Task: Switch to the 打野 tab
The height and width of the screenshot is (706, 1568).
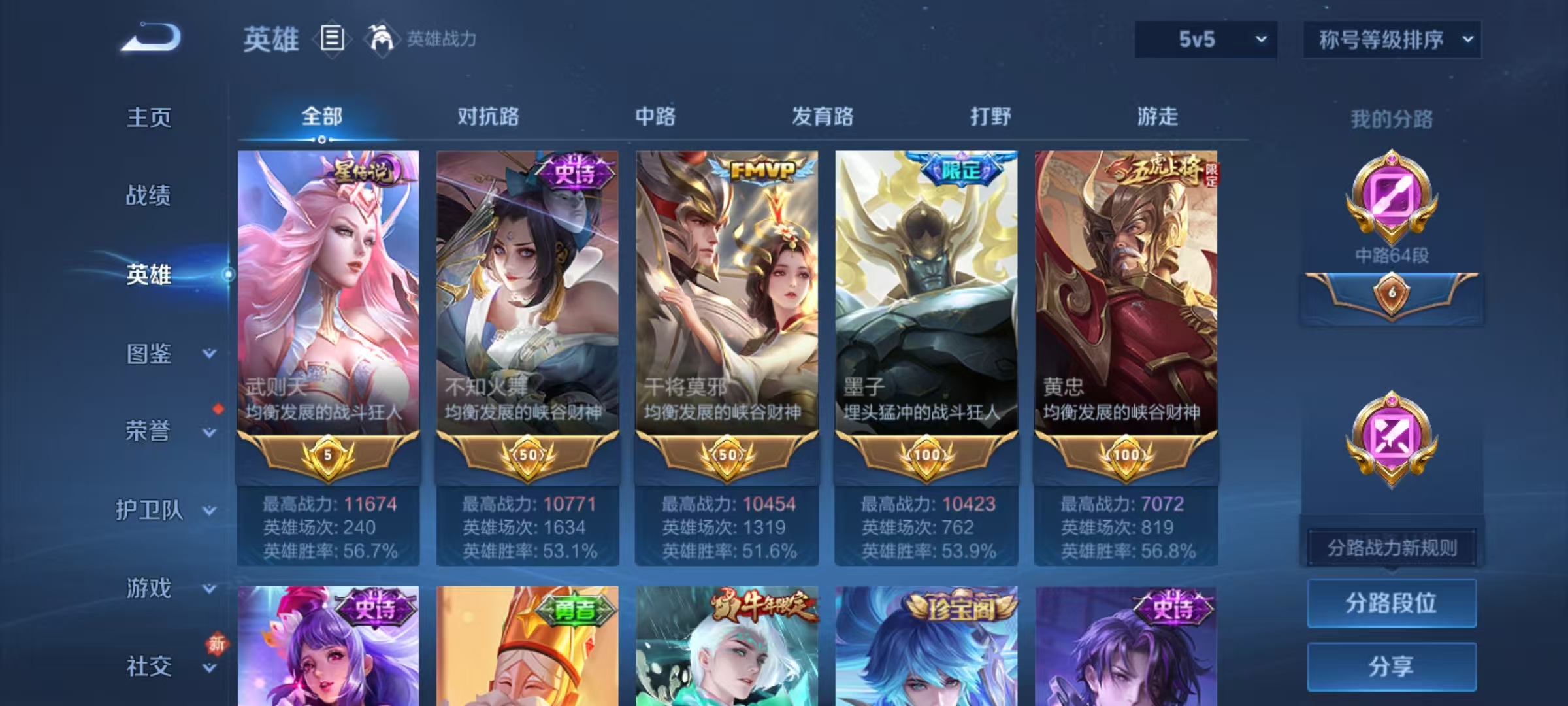Action: point(991,116)
